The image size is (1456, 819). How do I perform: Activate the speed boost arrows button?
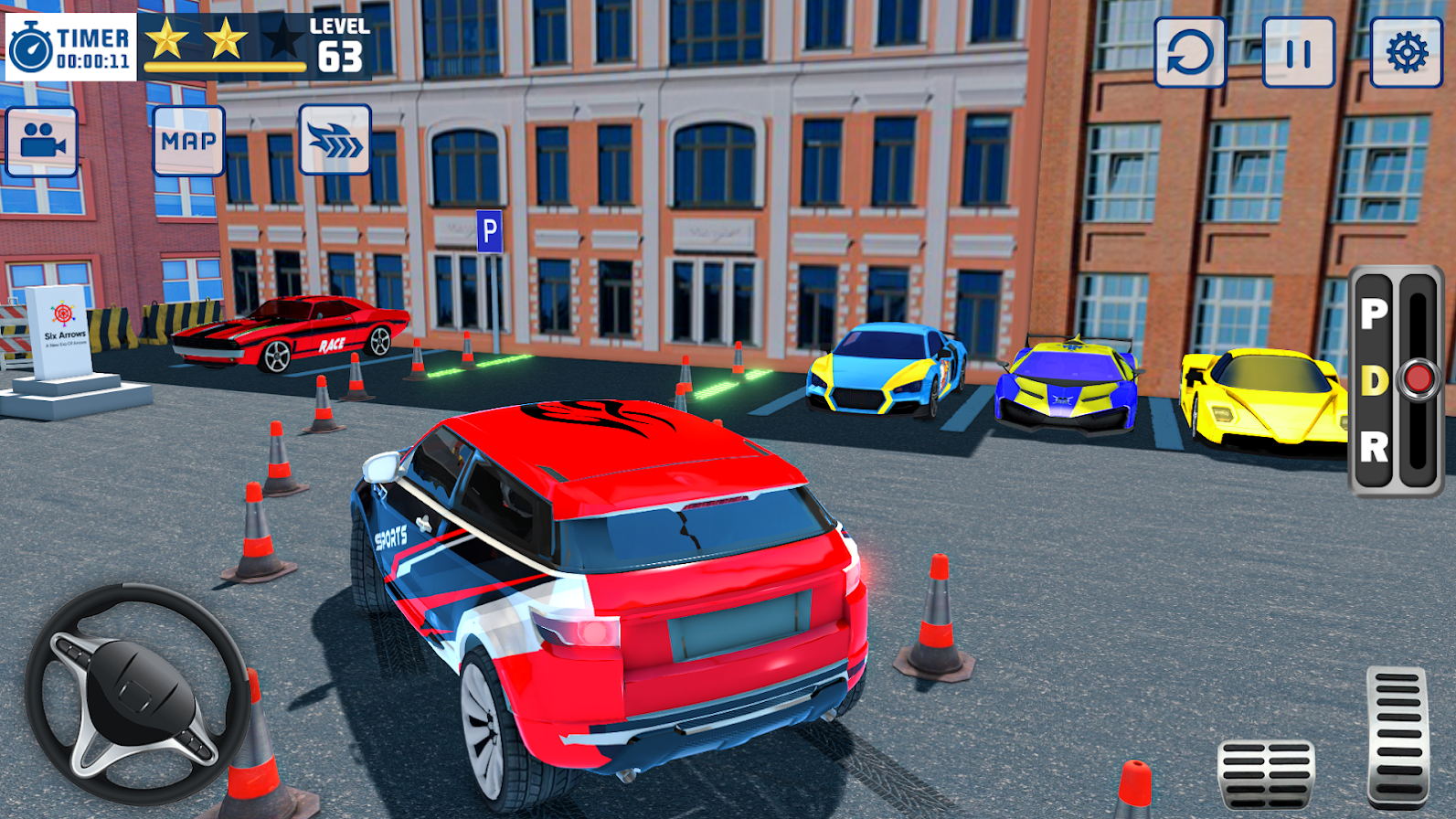pyautogui.click(x=335, y=140)
